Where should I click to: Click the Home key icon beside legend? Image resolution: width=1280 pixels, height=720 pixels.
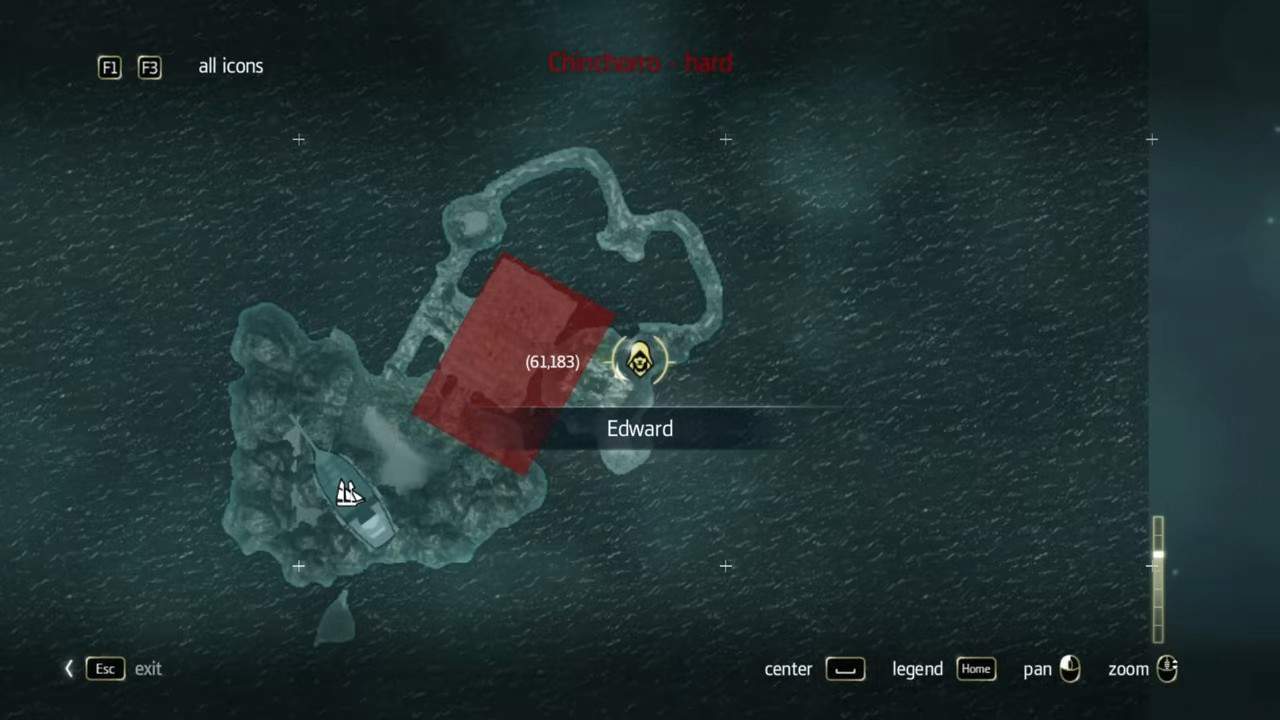tap(975, 669)
